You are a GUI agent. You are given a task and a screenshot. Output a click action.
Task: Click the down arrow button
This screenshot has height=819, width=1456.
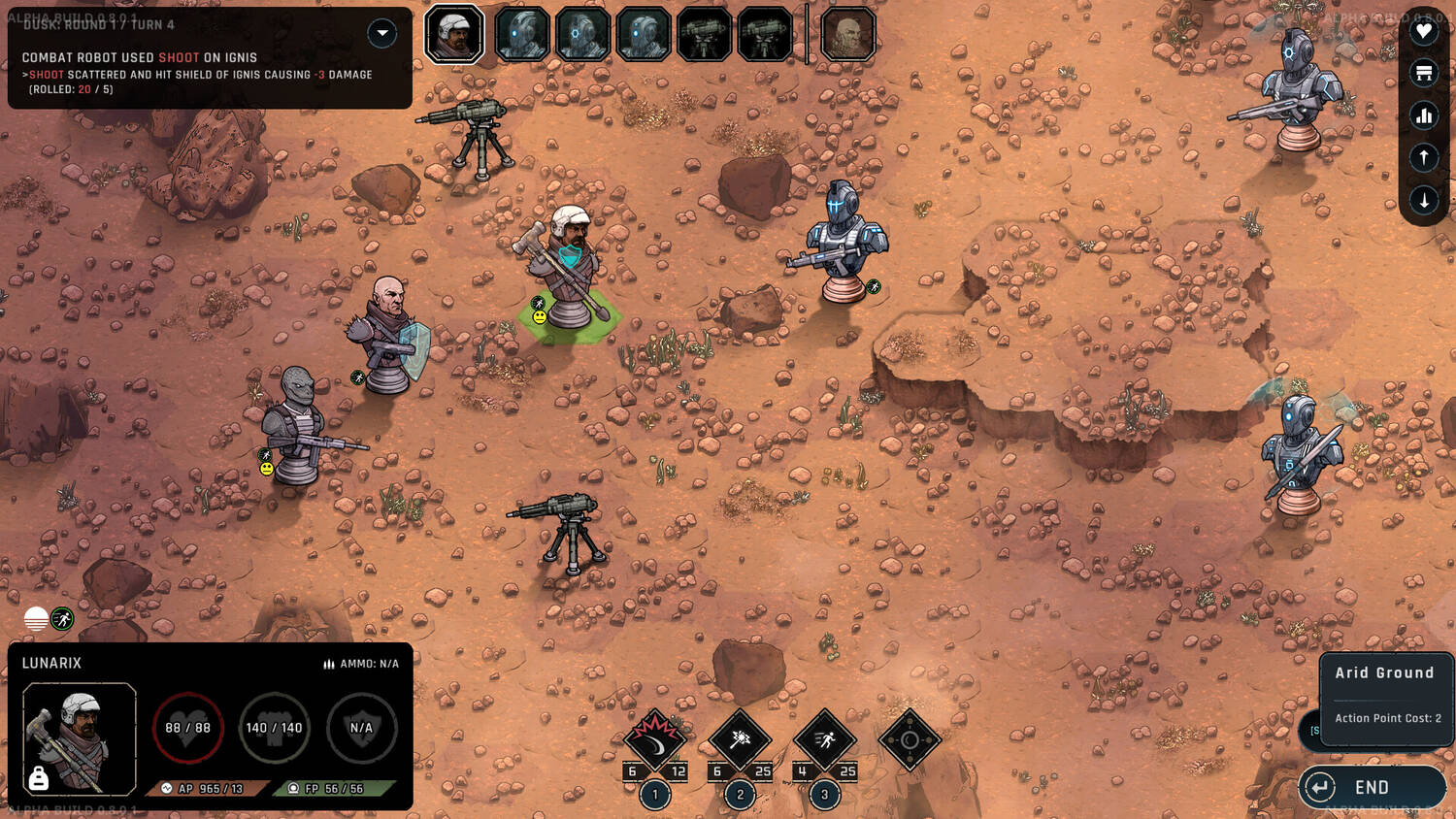pos(1423,200)
